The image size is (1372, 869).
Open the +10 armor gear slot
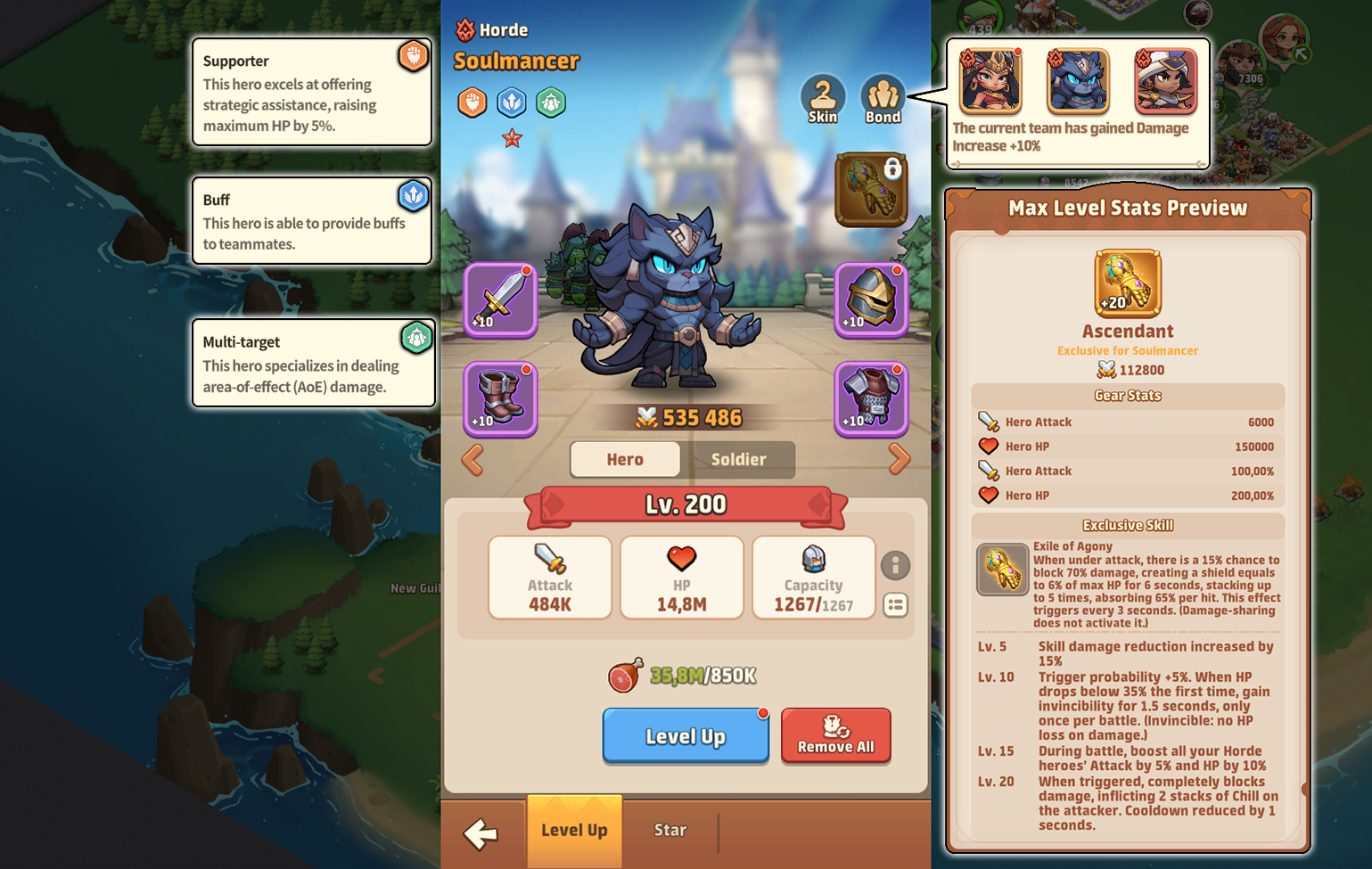point(871,399)
